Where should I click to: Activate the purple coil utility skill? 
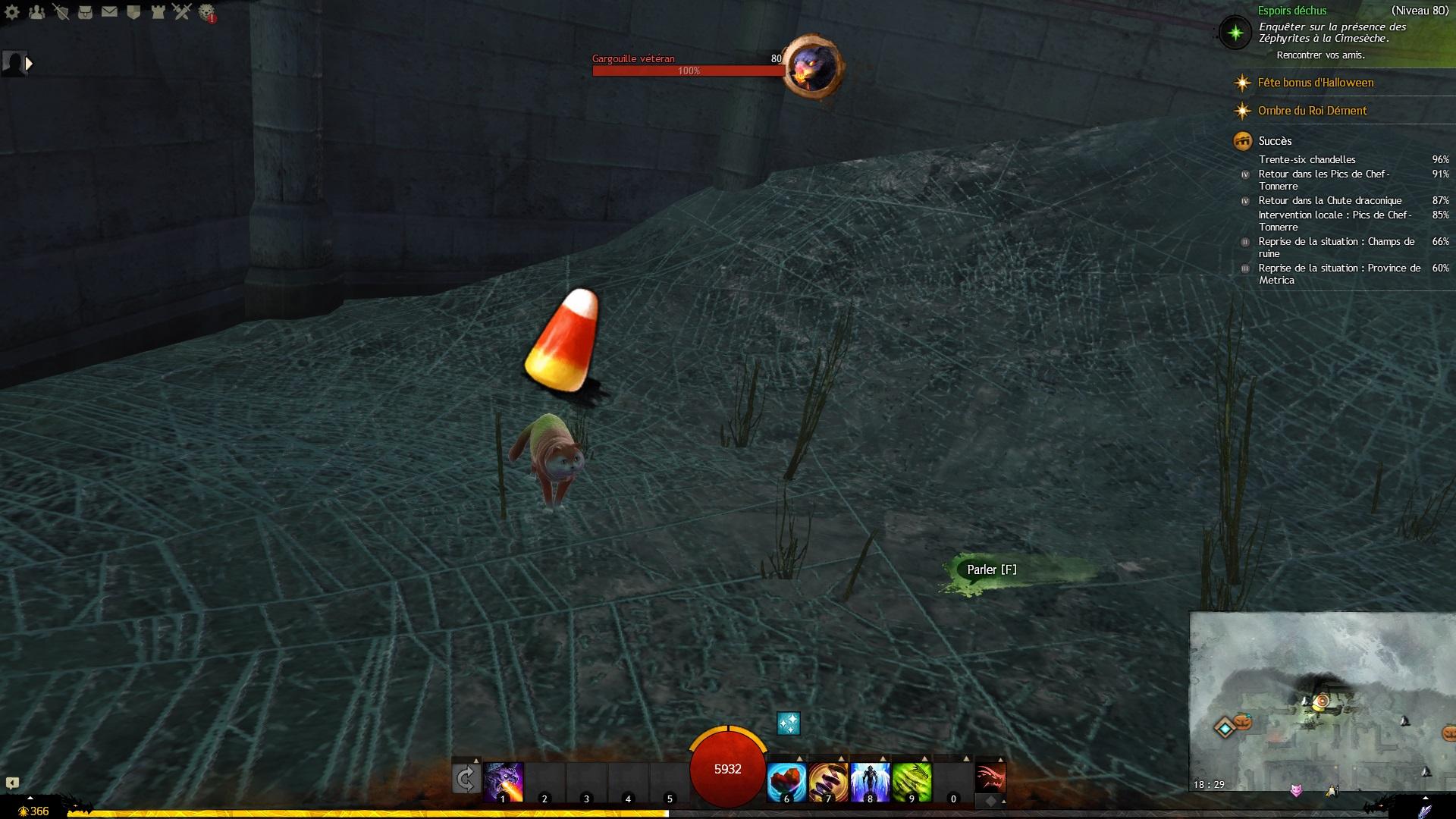(x=828, y=782)
